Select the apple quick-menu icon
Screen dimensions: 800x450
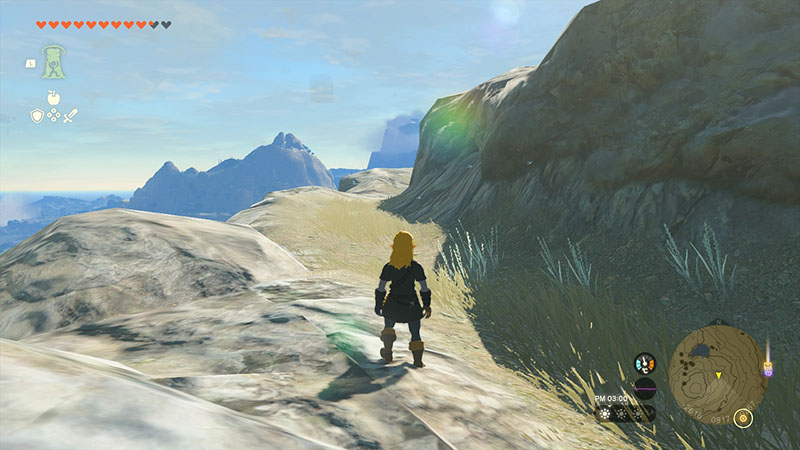54,98
